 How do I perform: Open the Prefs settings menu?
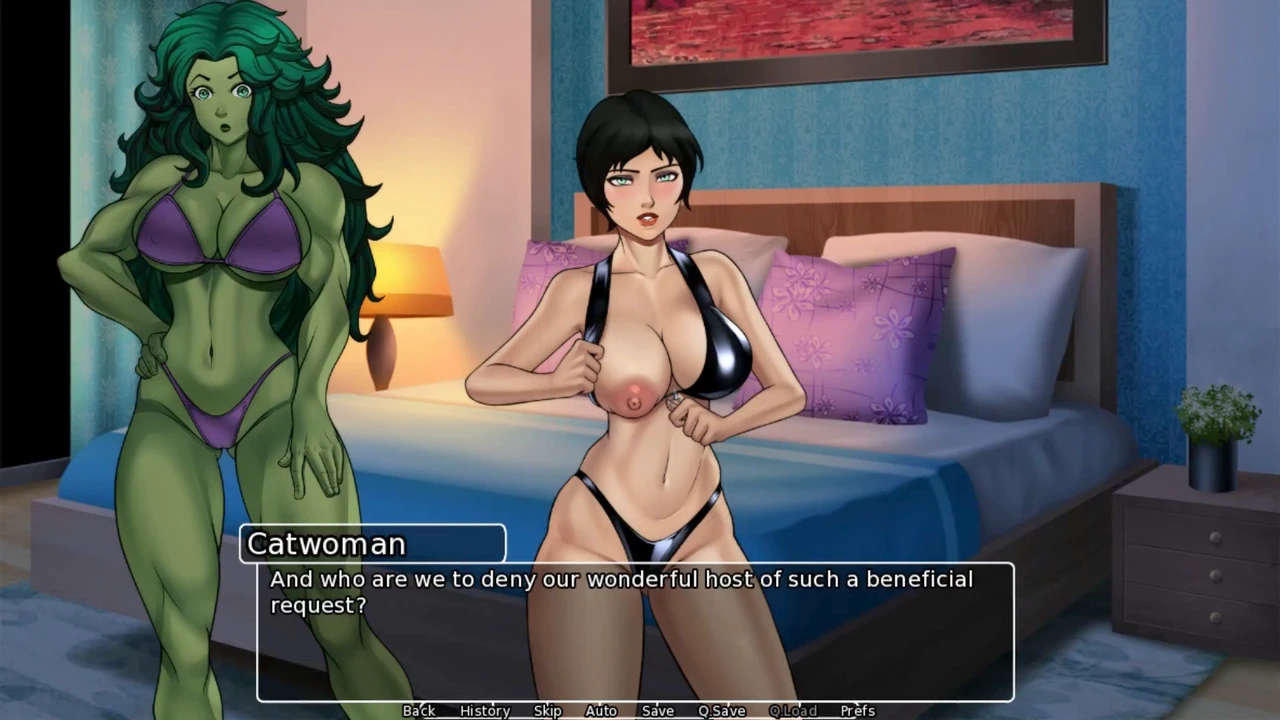coord(858,711)
